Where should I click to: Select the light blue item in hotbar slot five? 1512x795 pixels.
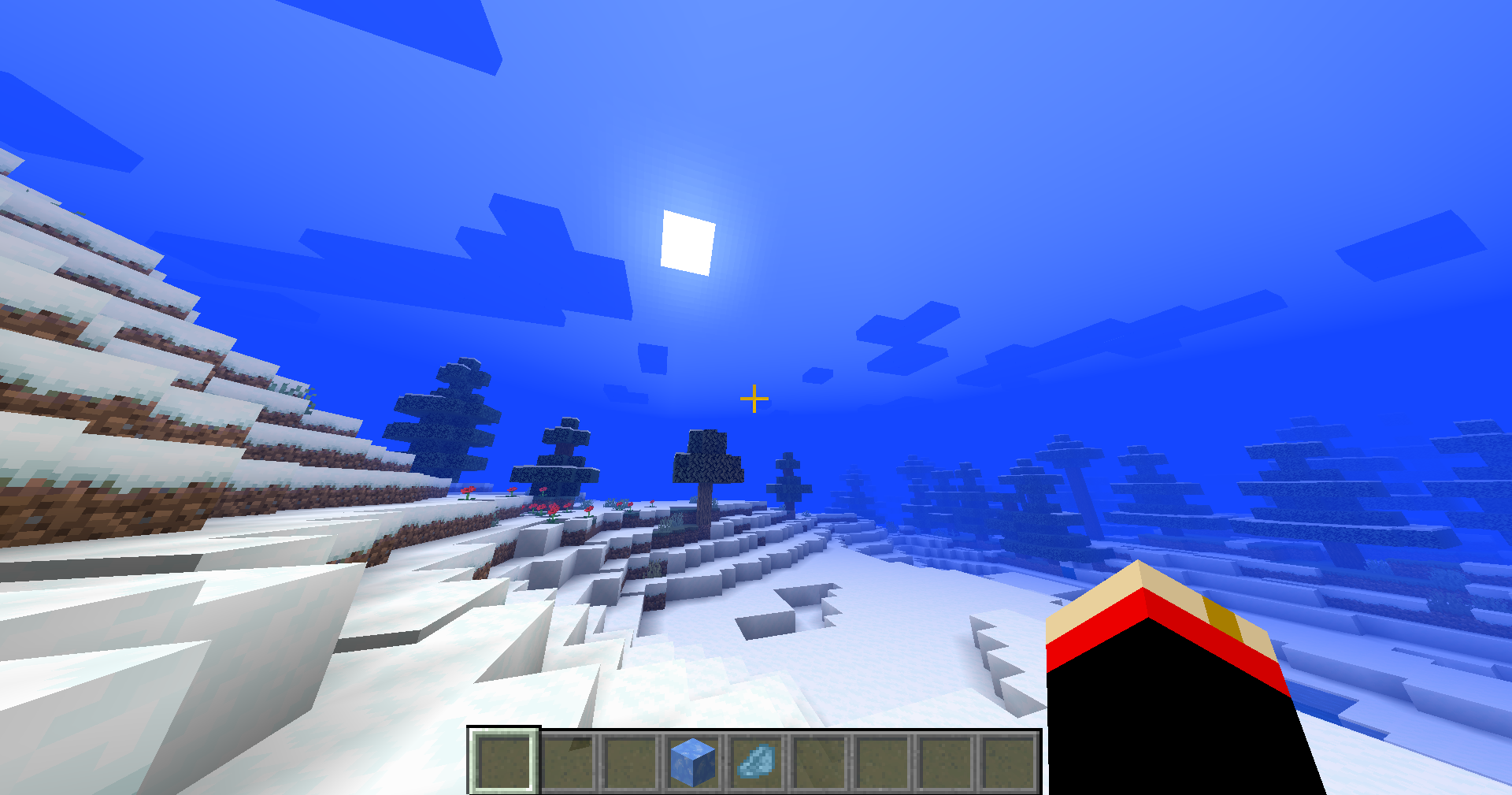(x=757, y=760)
